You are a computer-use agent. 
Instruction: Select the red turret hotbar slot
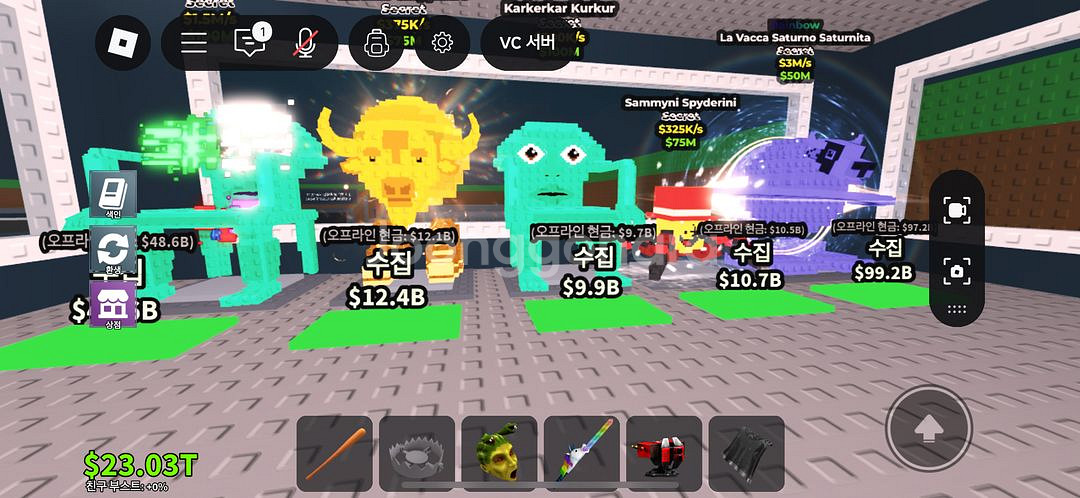664,454
